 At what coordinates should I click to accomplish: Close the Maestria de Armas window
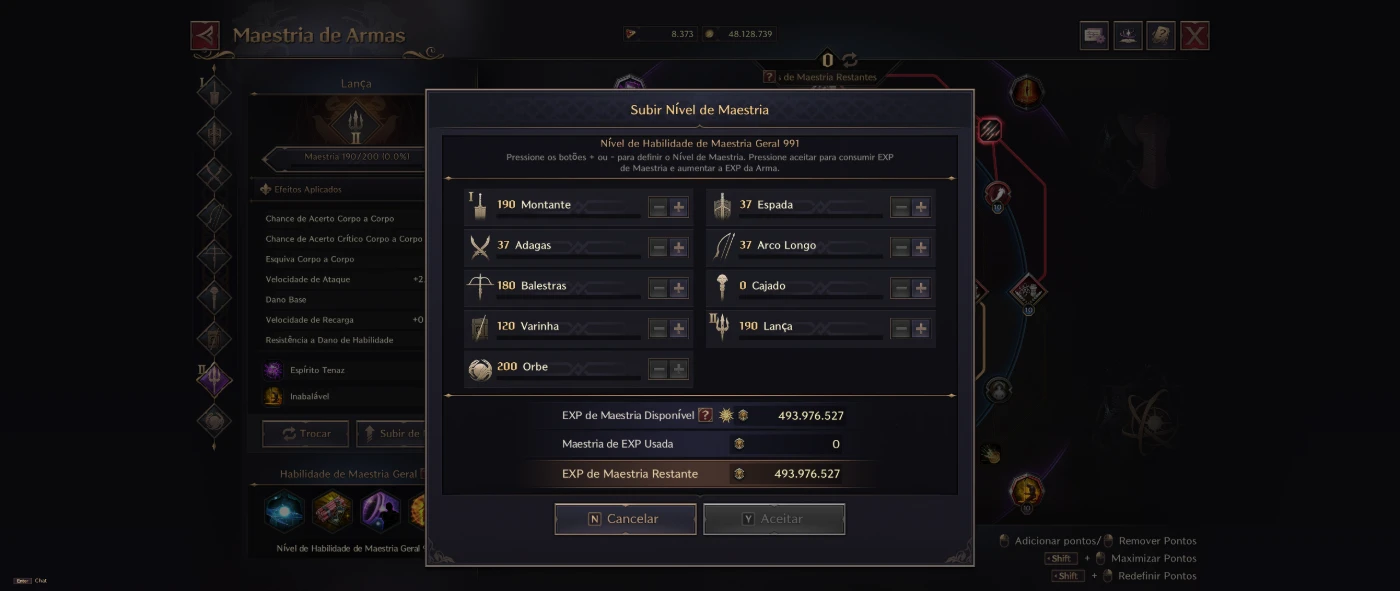tap(1194, 36)
